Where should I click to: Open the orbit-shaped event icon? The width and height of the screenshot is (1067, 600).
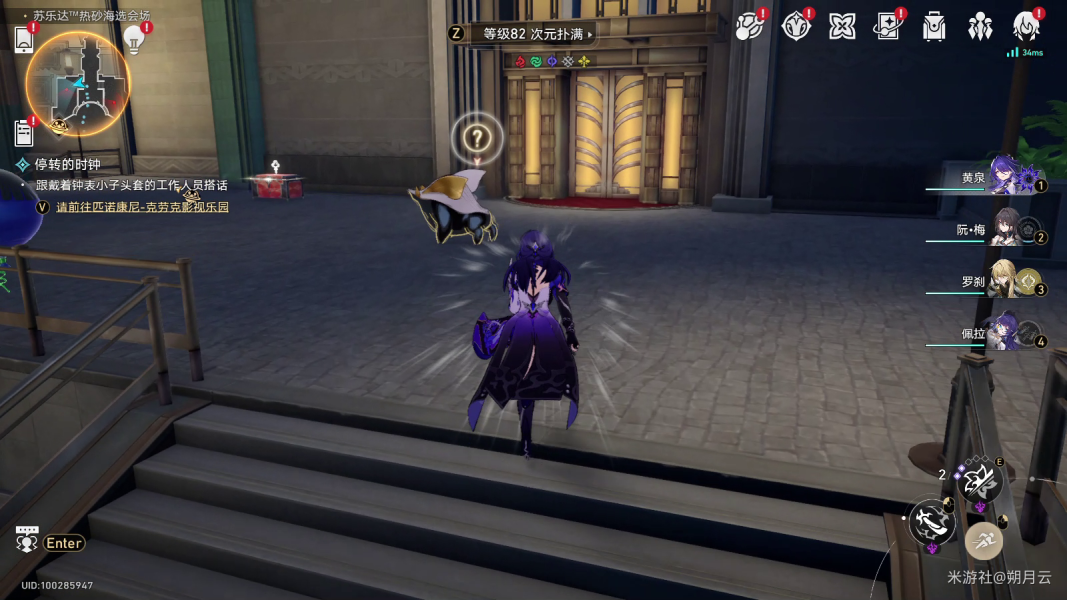point(748,27)
